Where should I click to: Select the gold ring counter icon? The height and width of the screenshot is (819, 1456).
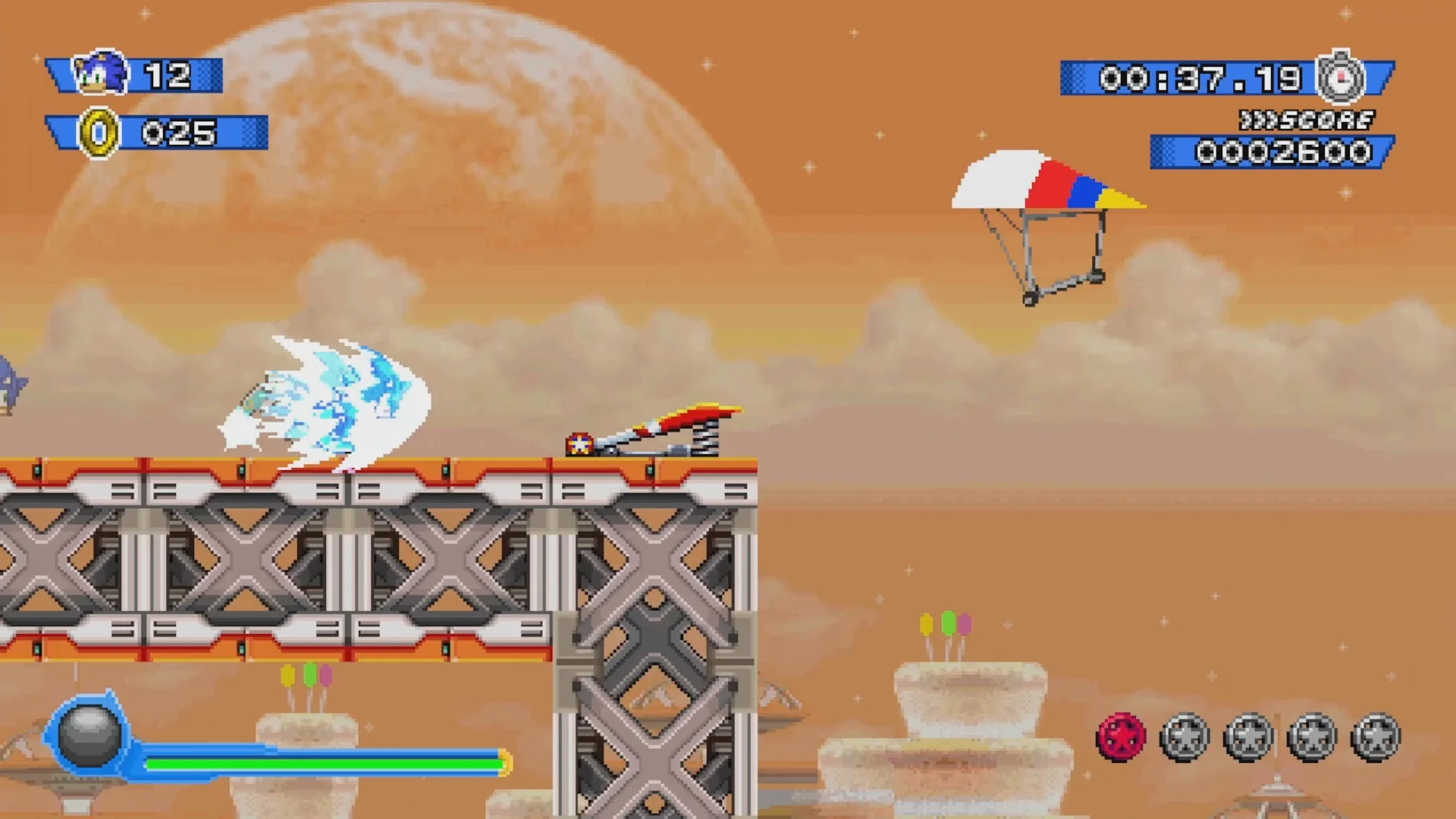[x=99, y=133]
